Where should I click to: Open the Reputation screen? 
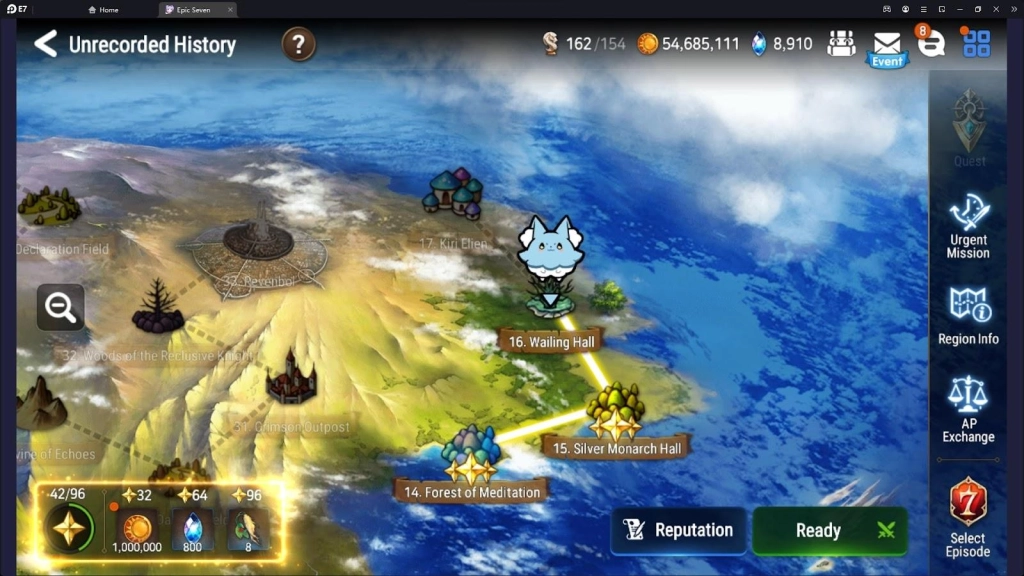679,530
